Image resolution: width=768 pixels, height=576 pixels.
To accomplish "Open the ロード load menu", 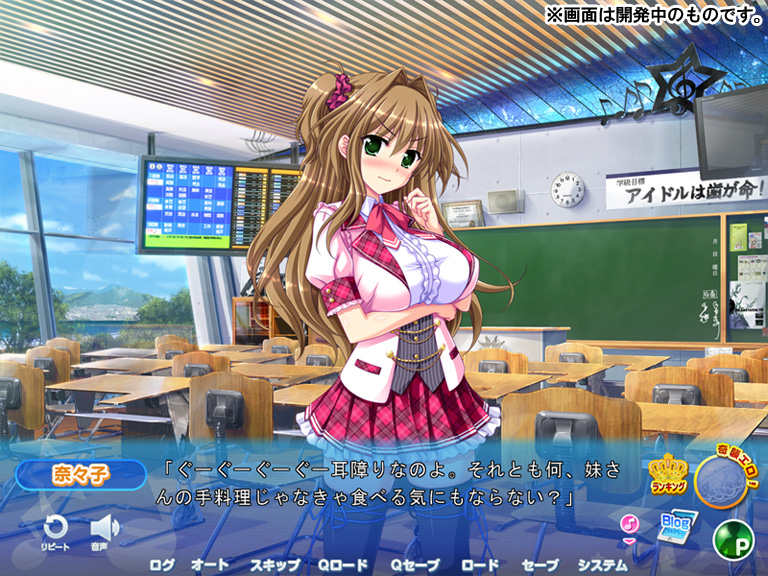I will tap(480, 564).
